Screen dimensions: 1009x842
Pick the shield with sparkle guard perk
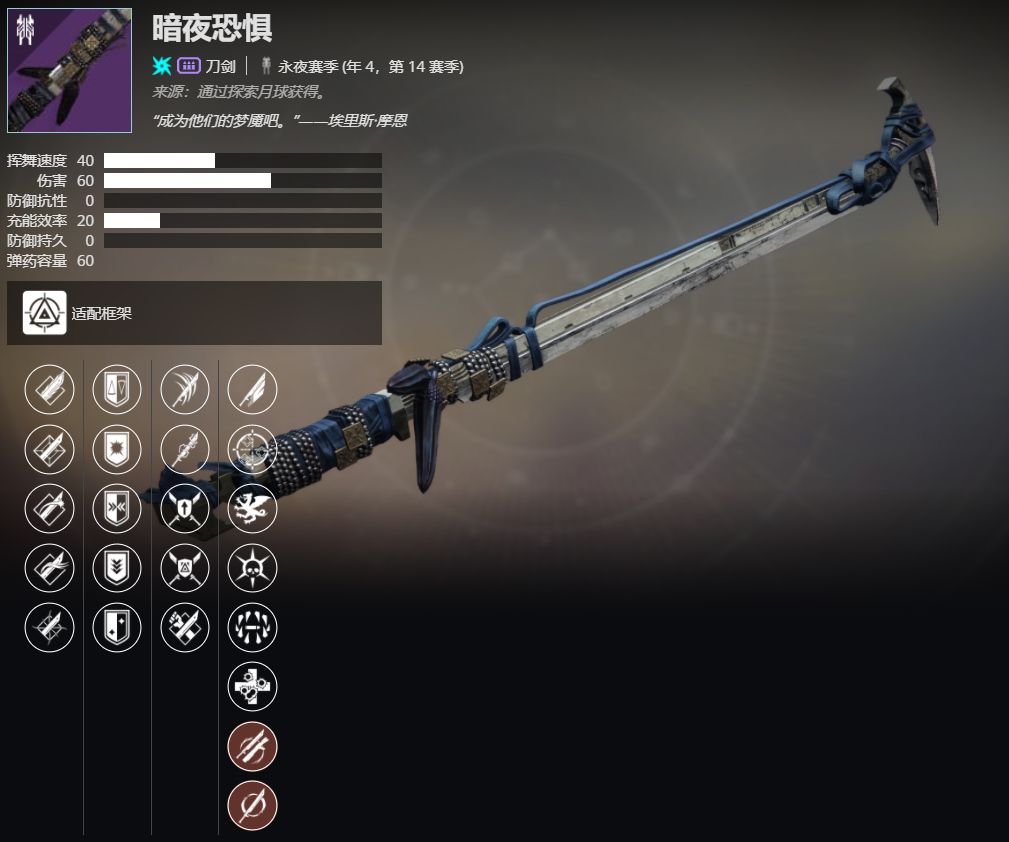pyautogui.click(x=117, y=627)
